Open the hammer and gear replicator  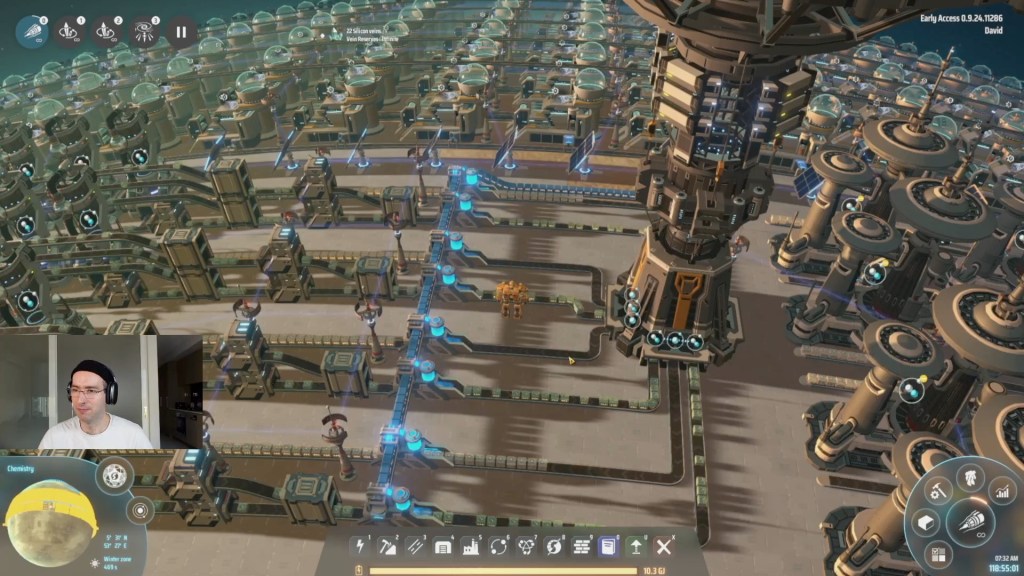point(937,490)
